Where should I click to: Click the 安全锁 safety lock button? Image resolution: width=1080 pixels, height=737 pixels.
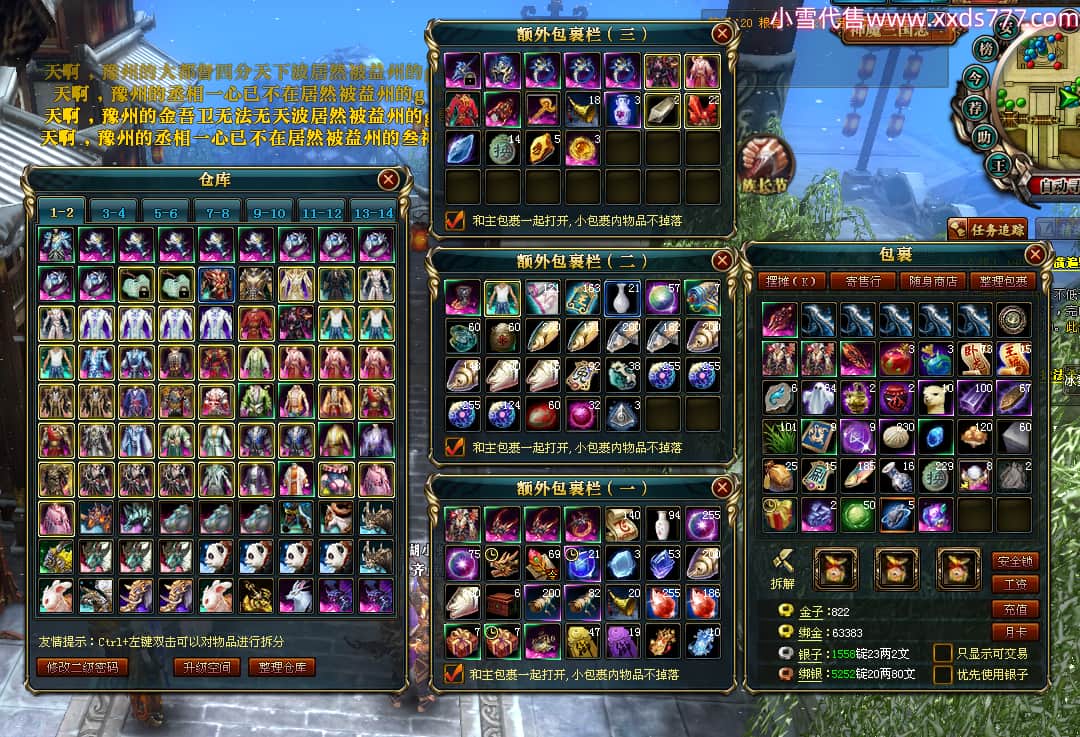[x=1014, y=561]
